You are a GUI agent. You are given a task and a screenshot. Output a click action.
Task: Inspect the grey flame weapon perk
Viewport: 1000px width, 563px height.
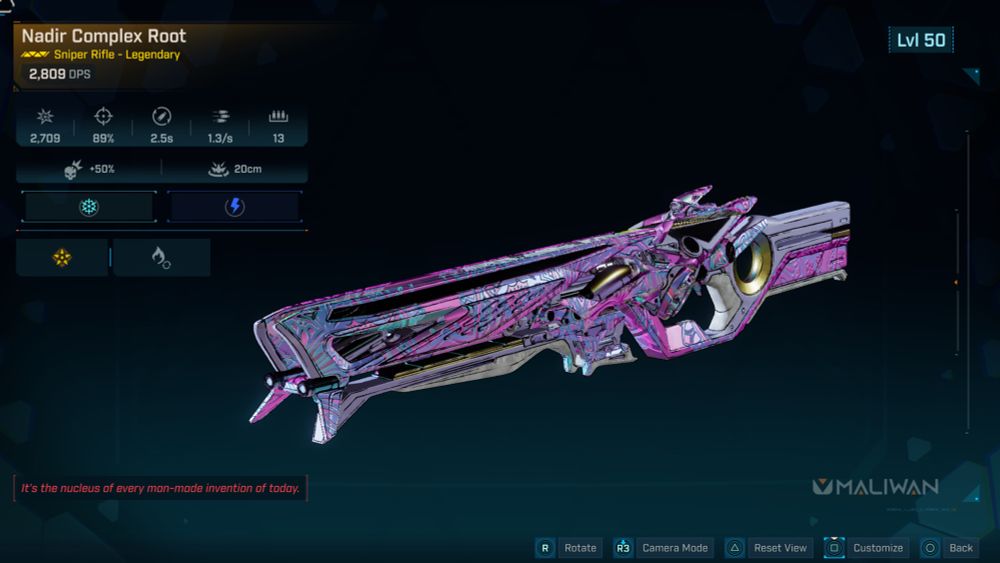(161, 258)
